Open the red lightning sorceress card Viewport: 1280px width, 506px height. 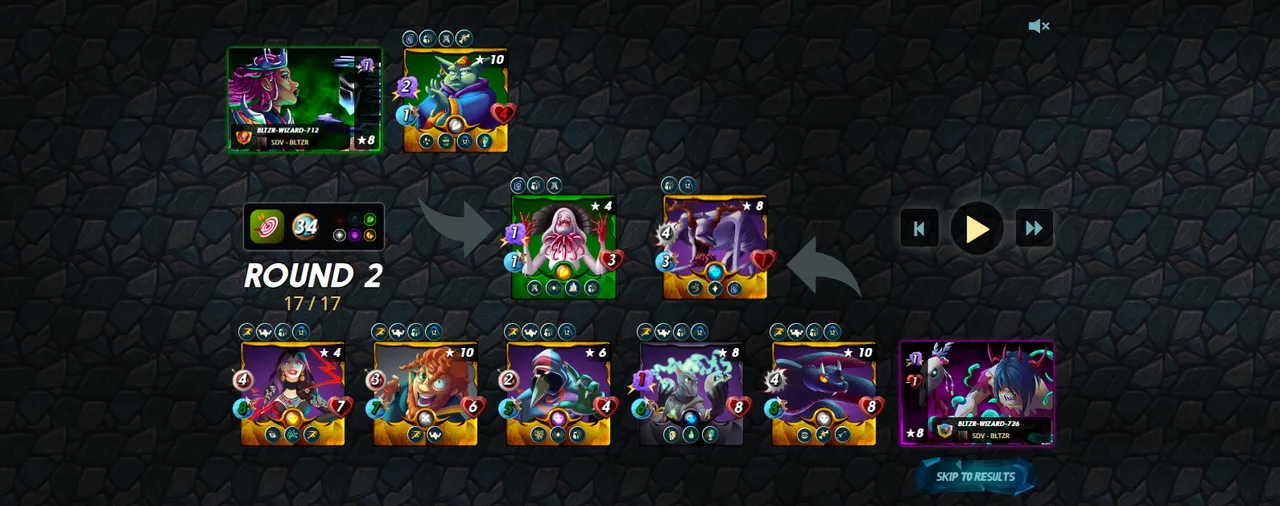click(x=292, y=393)
